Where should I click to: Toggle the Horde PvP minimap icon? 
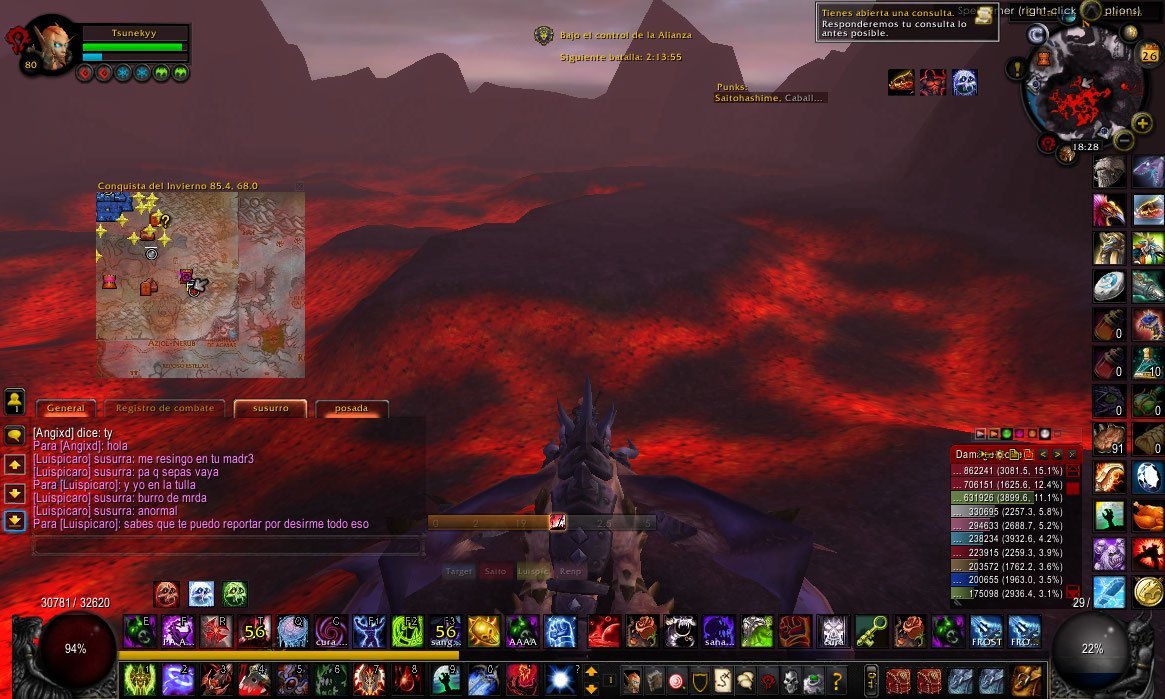point(1047,143)
